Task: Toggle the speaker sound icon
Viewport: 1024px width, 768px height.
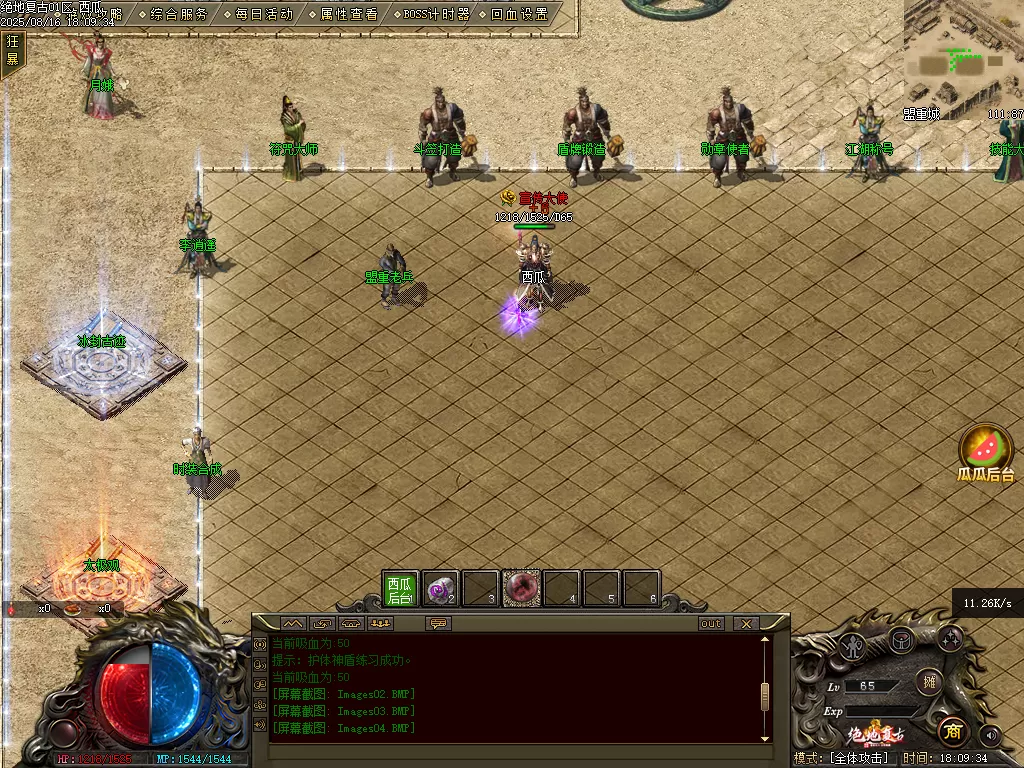Action: coord(990,735)
